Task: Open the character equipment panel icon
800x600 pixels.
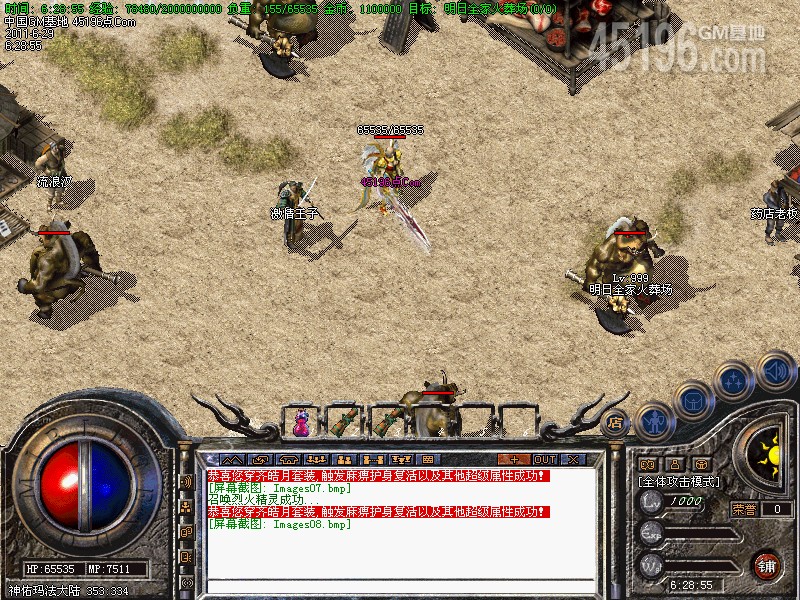Action: pyautogui.click(x=655, y=421)
